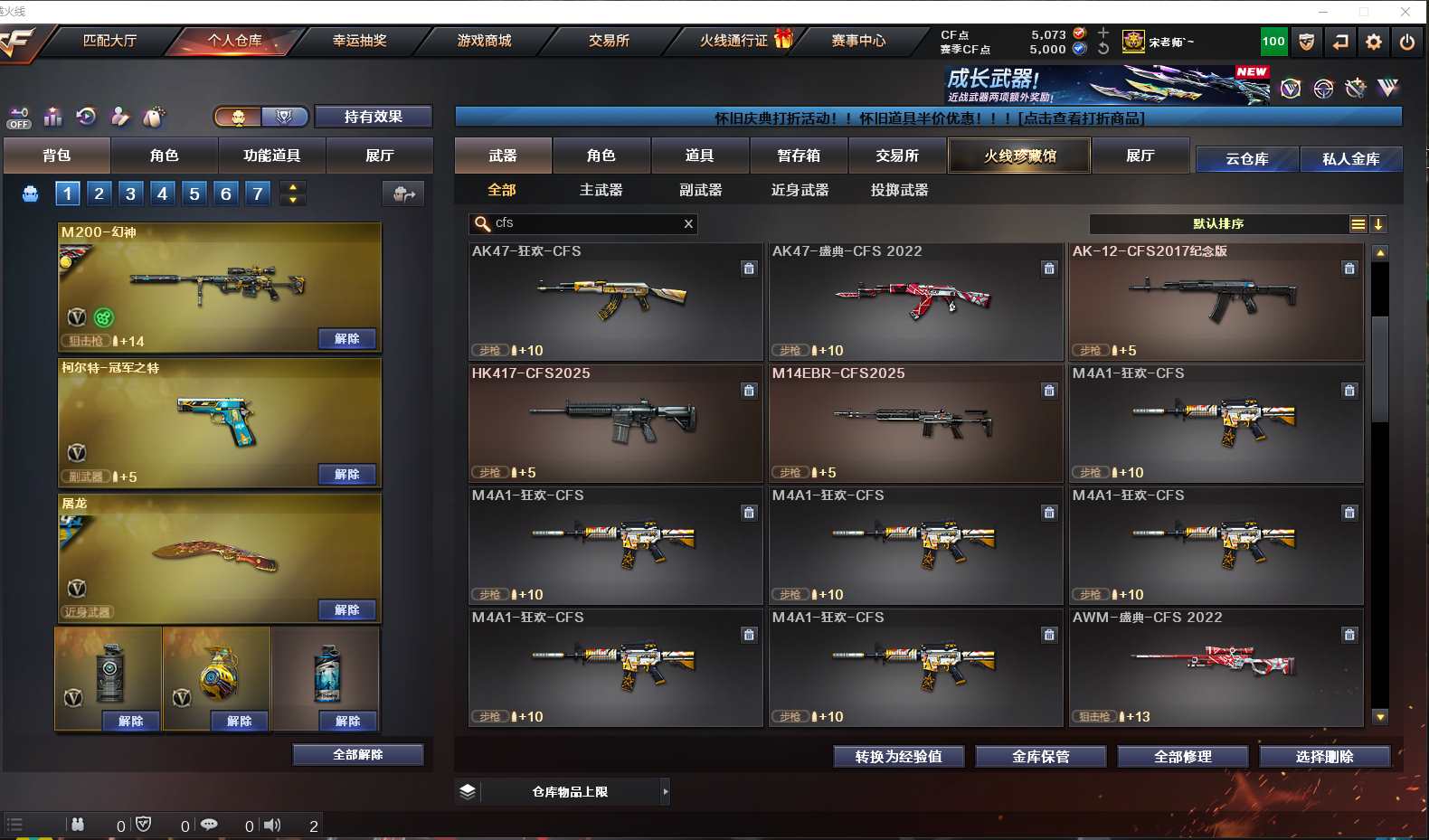Choose the HK417-CFS2025 rifle tile
1429x840 pixels.
pyautogui.click(x=615, y=423)
